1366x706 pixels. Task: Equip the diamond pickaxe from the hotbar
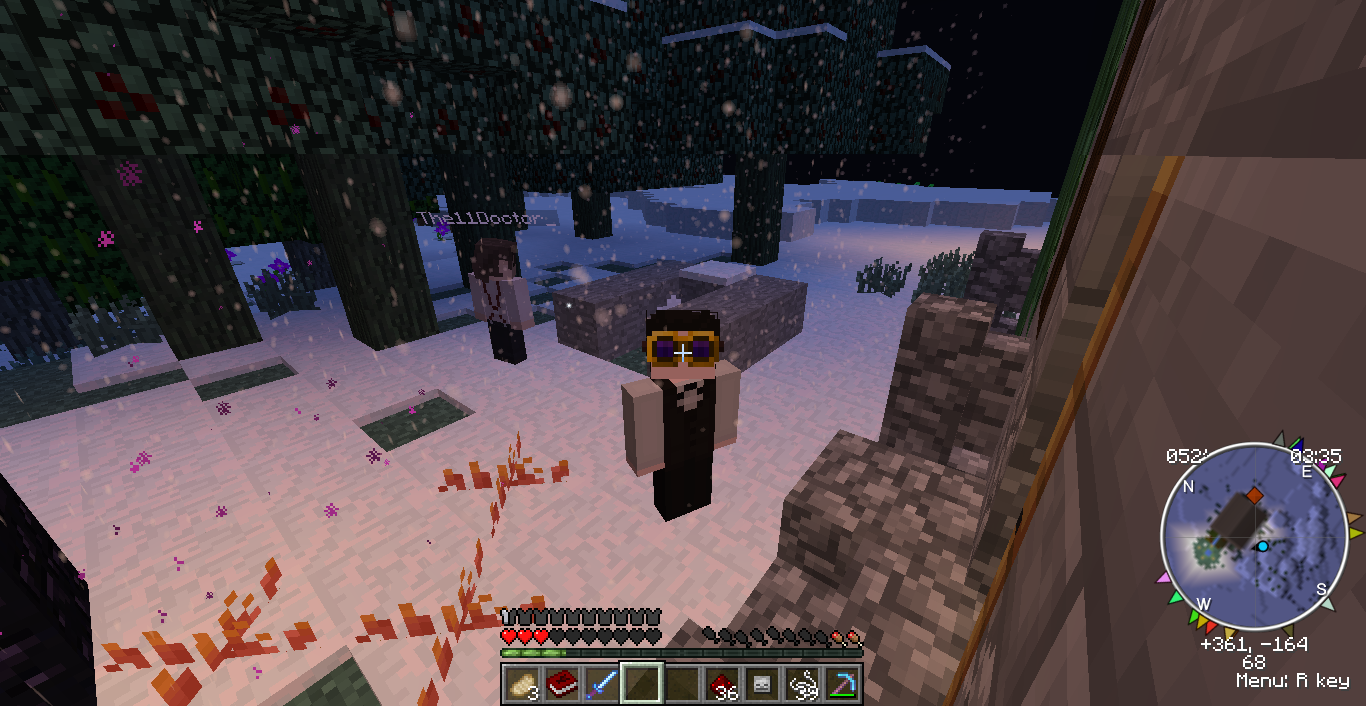(843, 685)
